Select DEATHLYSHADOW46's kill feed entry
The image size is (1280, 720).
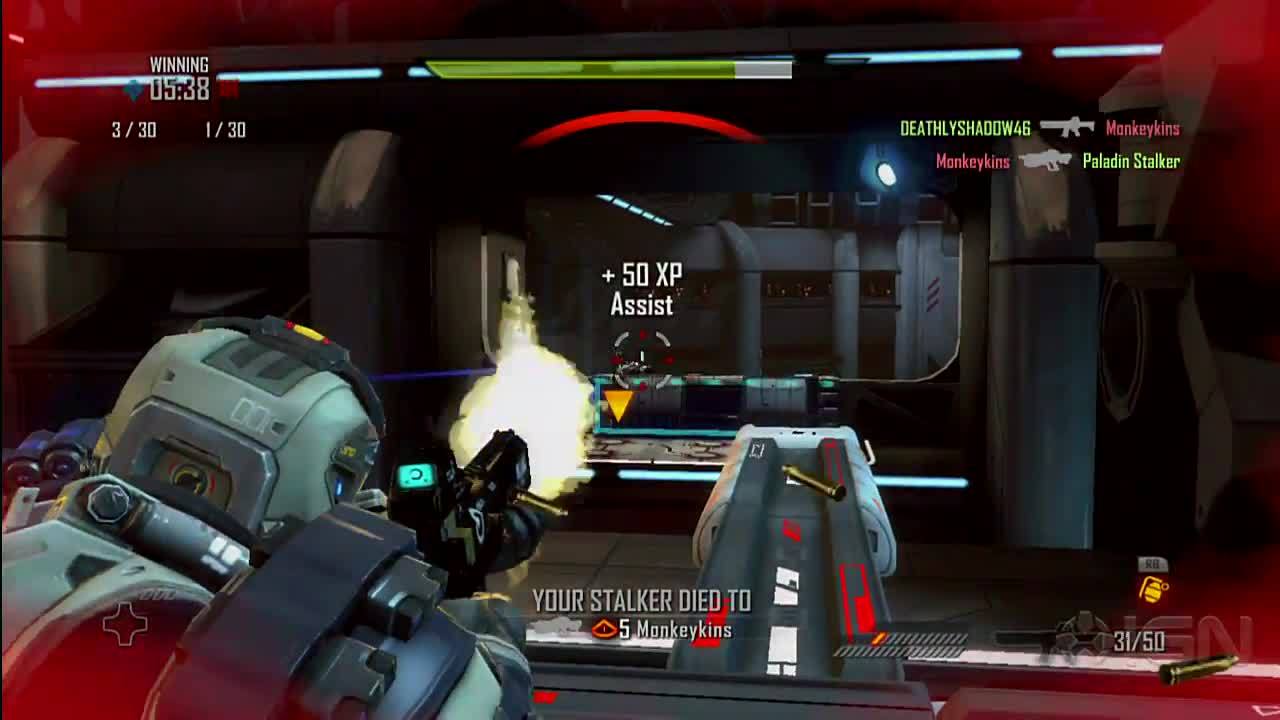pyautogui.click(x=964, y=128)
